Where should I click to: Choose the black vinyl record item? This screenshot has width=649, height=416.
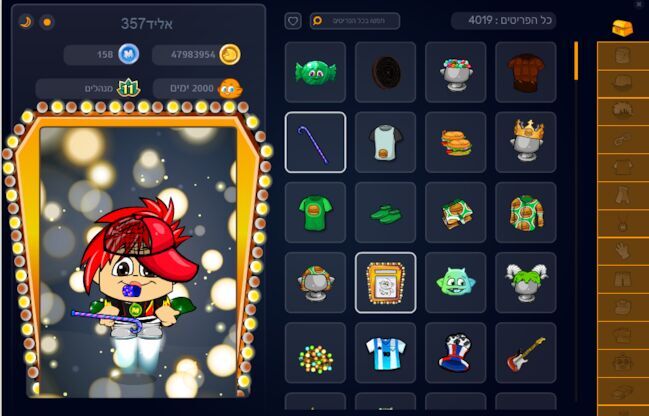(x=385, y=72)
